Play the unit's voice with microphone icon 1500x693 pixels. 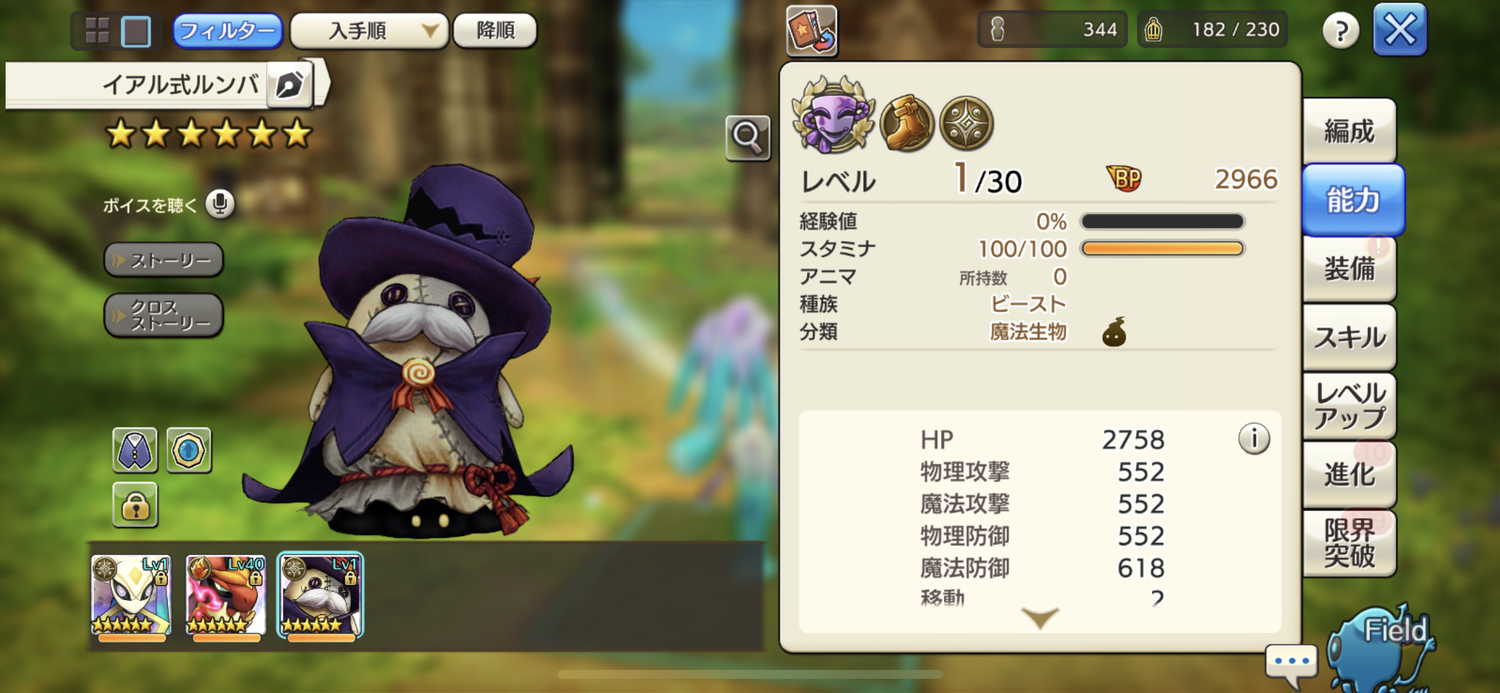click(x=220, y=205)
